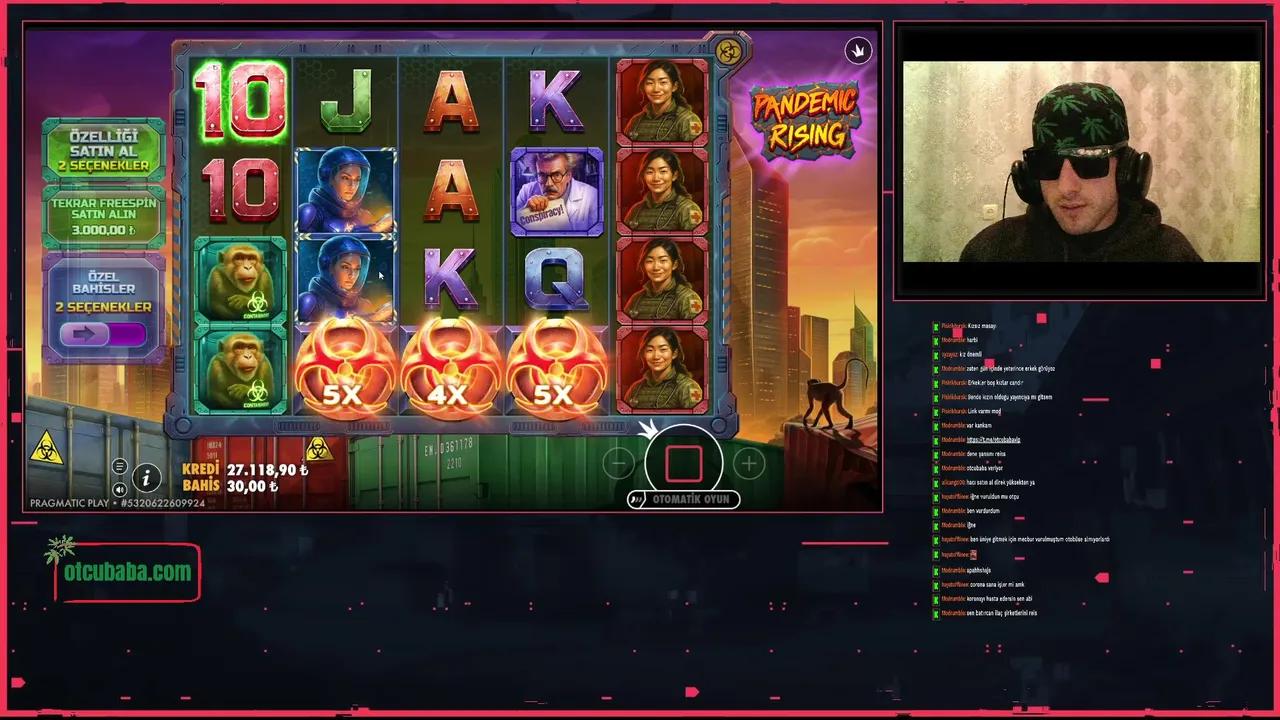Select the Conspiracy doctor symbol on the reels

coord(556,192)
